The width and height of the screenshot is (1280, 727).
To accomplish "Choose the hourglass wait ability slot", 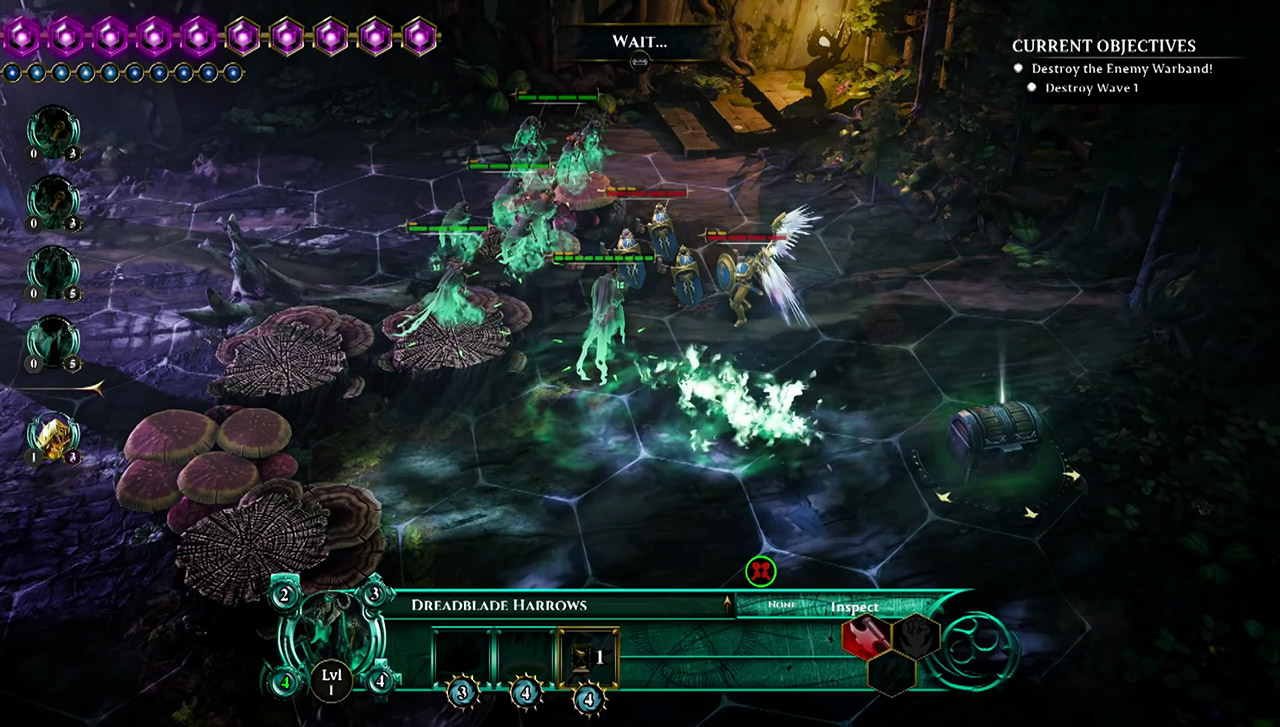I will pyautogui.click(x=589, y=657).
